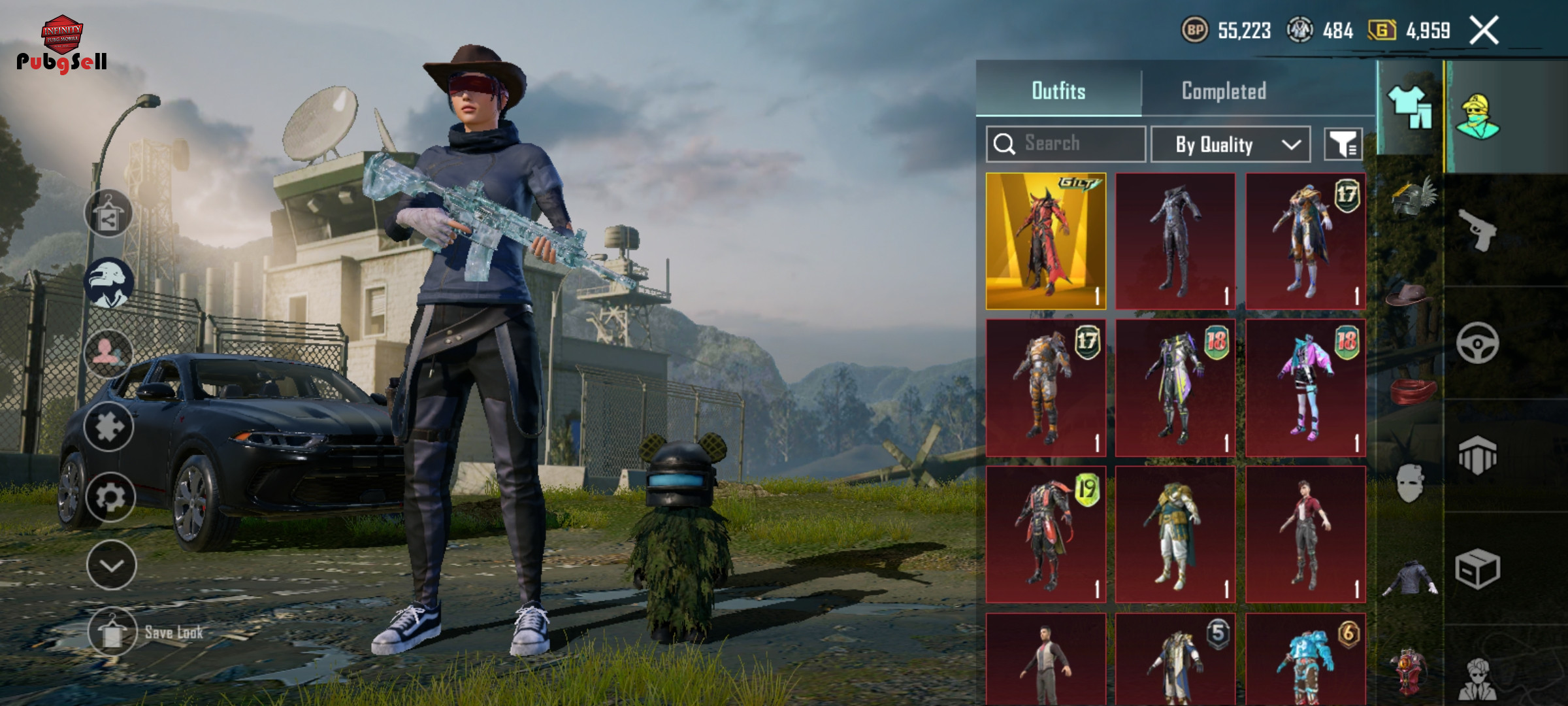Click the Save Look button
Viewport: 1568px width, 706px height.
[112, 632]
